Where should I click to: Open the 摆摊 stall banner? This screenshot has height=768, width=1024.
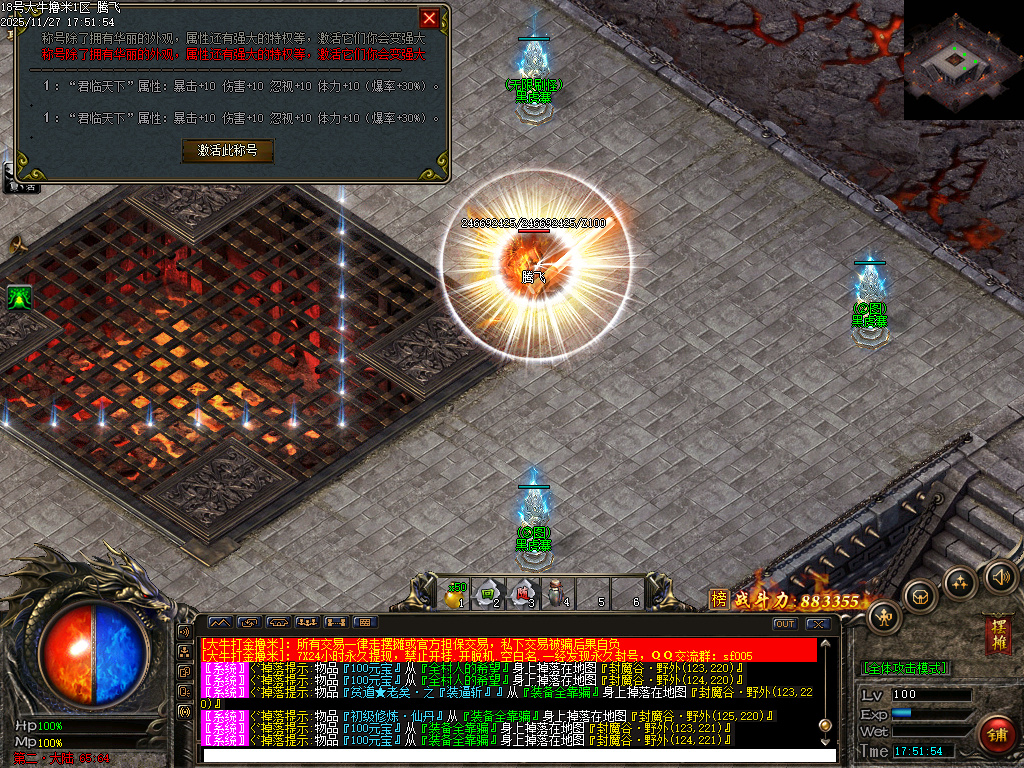coord(997,634)
